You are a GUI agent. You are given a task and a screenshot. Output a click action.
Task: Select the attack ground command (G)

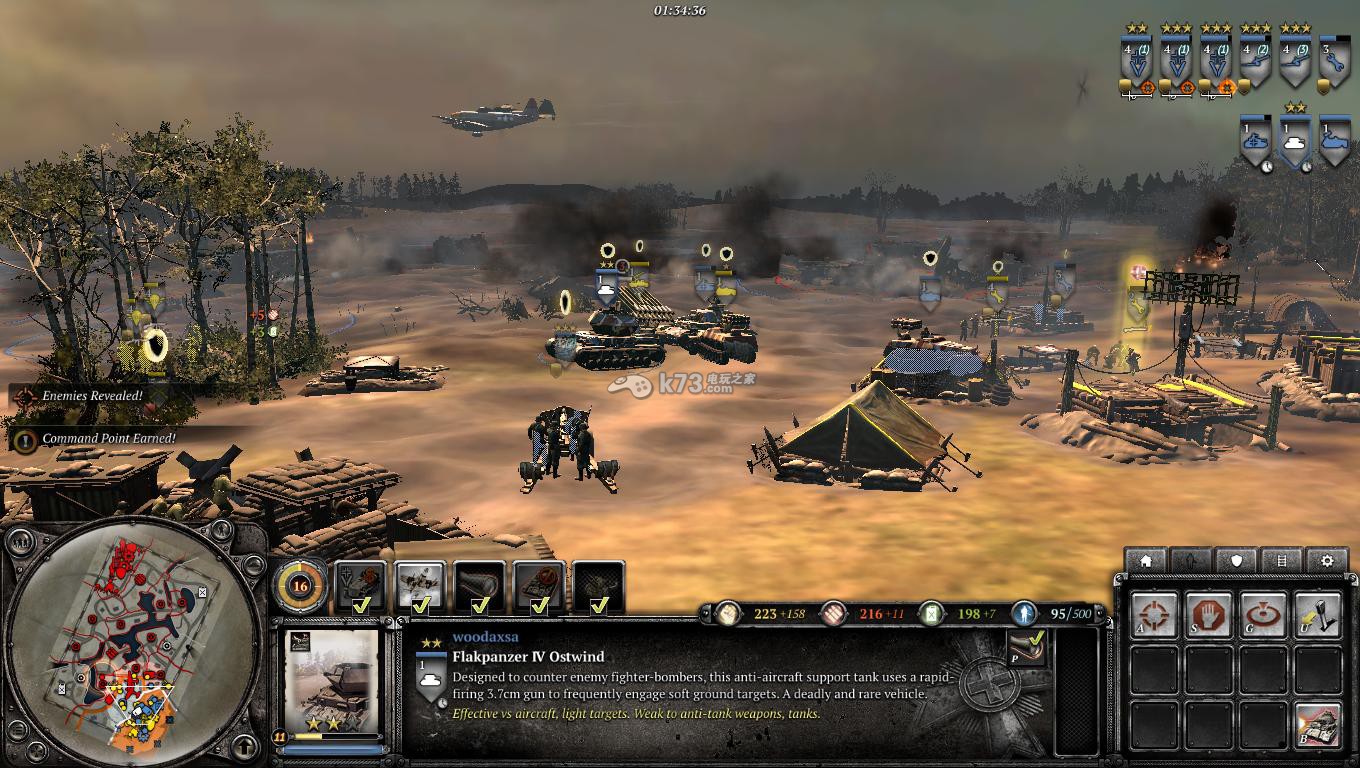1263,614
